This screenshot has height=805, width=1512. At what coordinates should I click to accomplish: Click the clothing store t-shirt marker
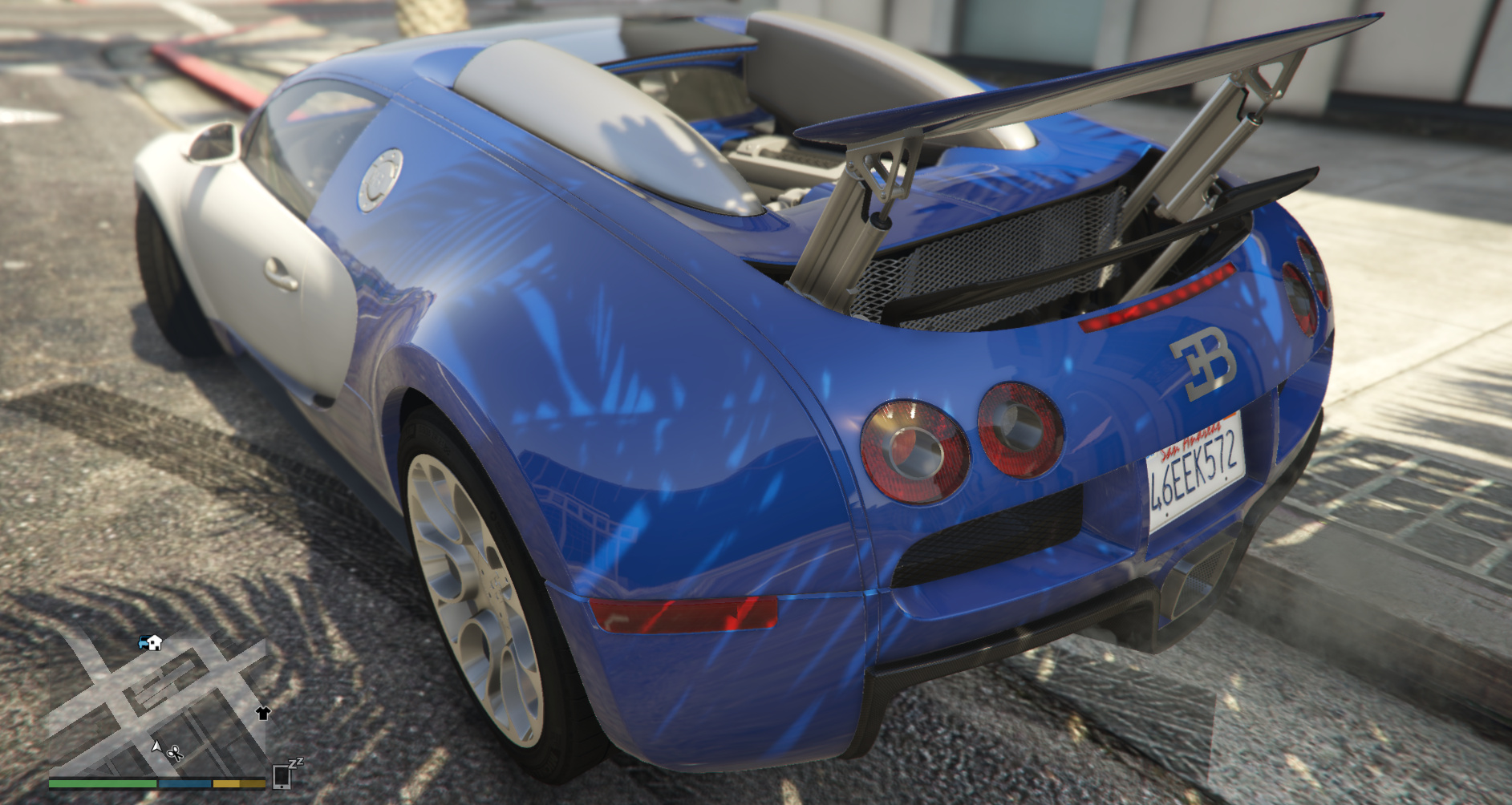pyautogui.click(x=263, y=712)
